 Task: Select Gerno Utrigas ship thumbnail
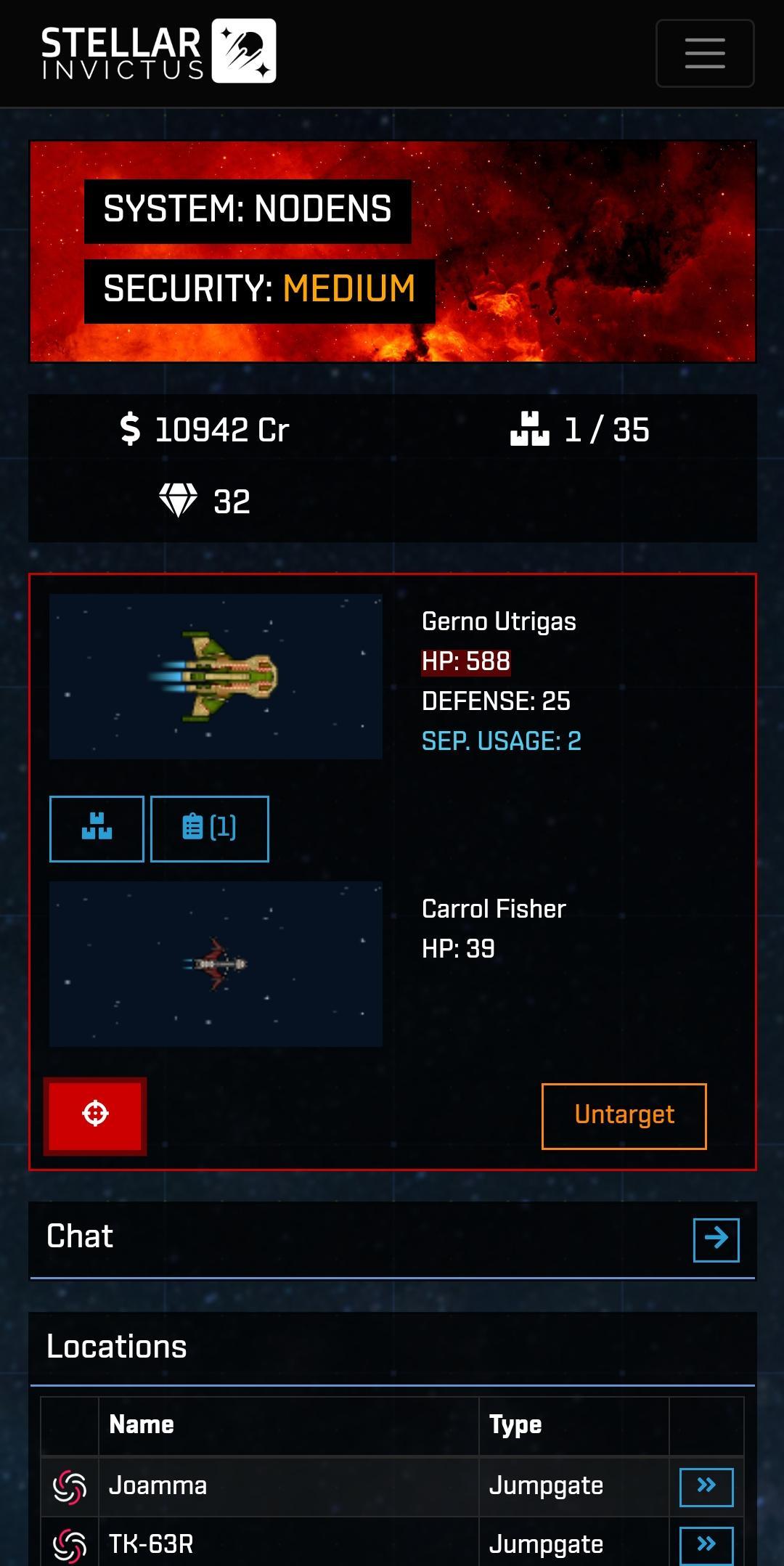(x=216, y=677)
